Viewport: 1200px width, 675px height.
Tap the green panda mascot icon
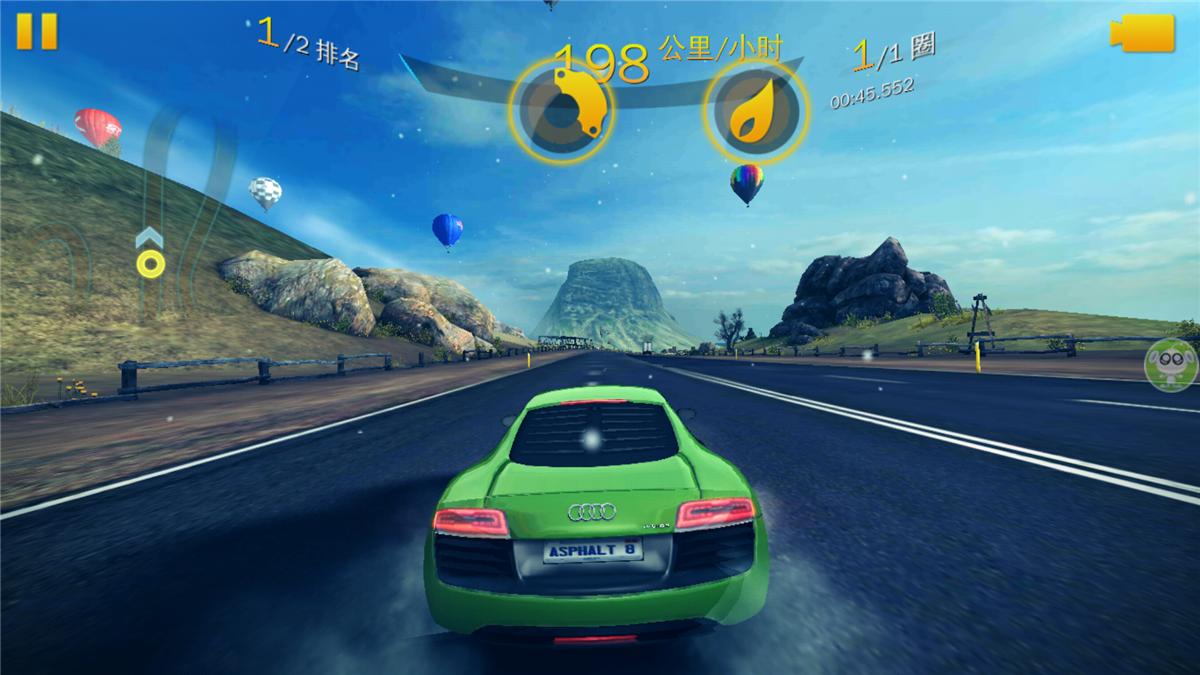pyautogui.click(x=1172, y=364)
